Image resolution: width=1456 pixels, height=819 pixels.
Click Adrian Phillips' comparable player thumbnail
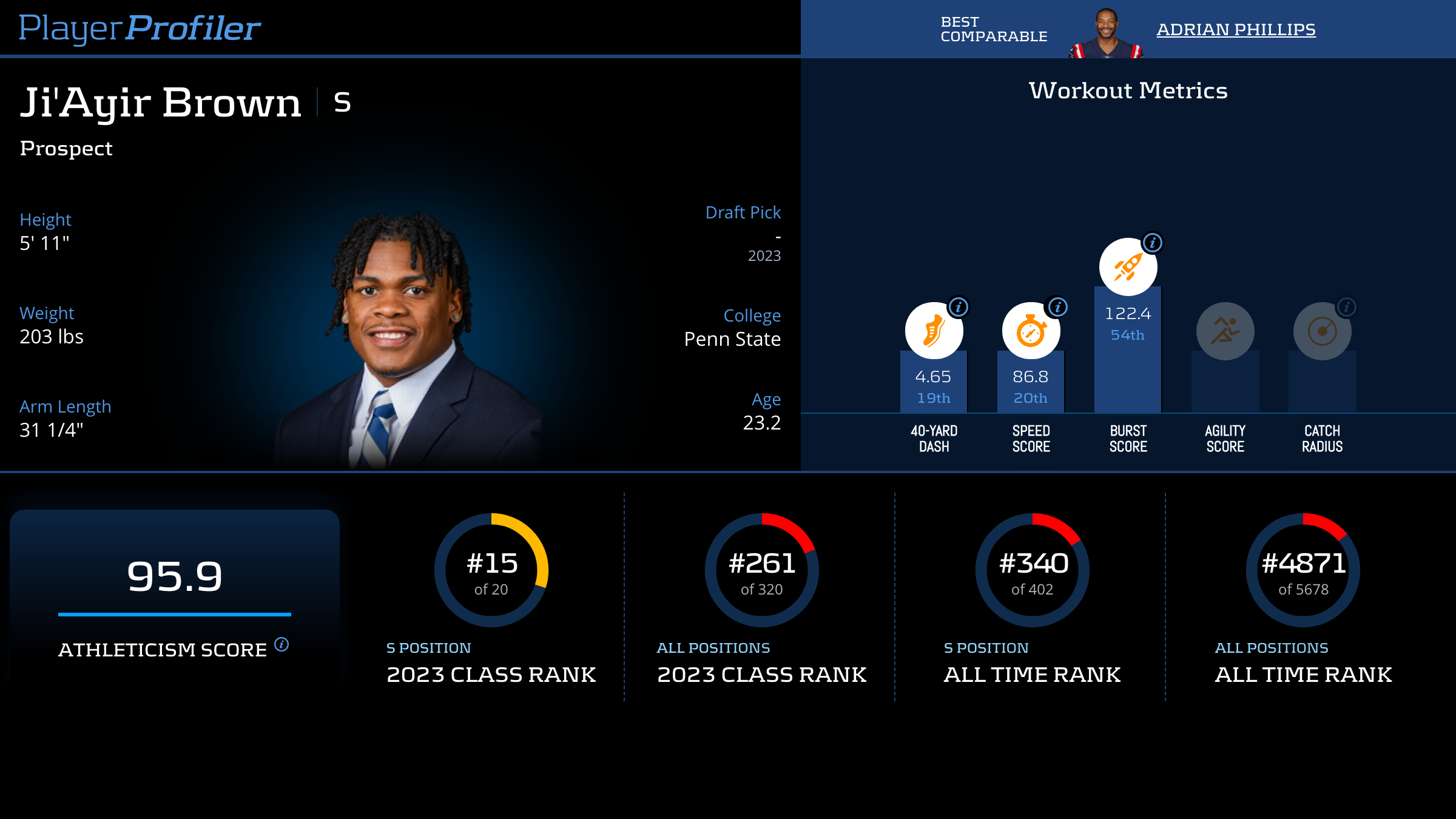(1106, 33)
